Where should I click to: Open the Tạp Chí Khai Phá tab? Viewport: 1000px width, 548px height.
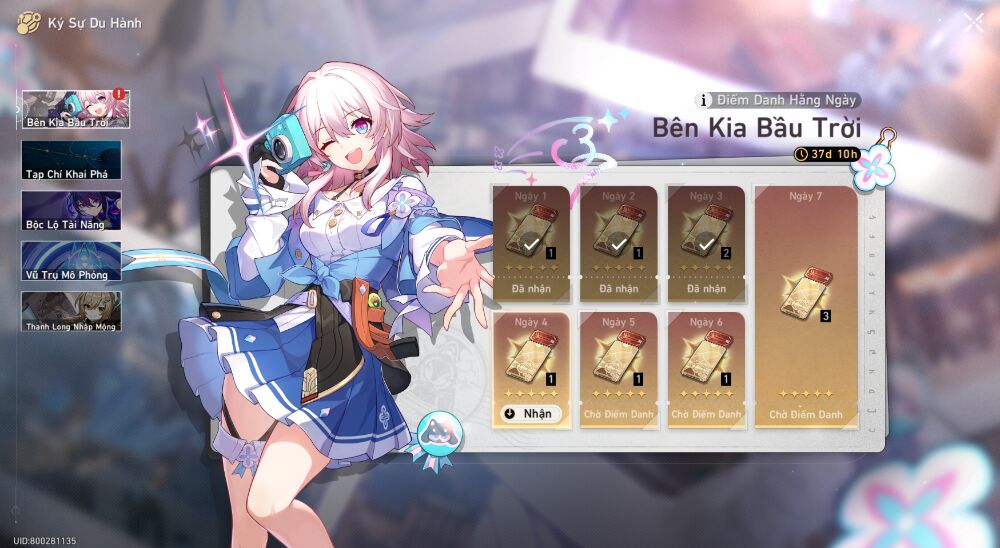(71, 160)
